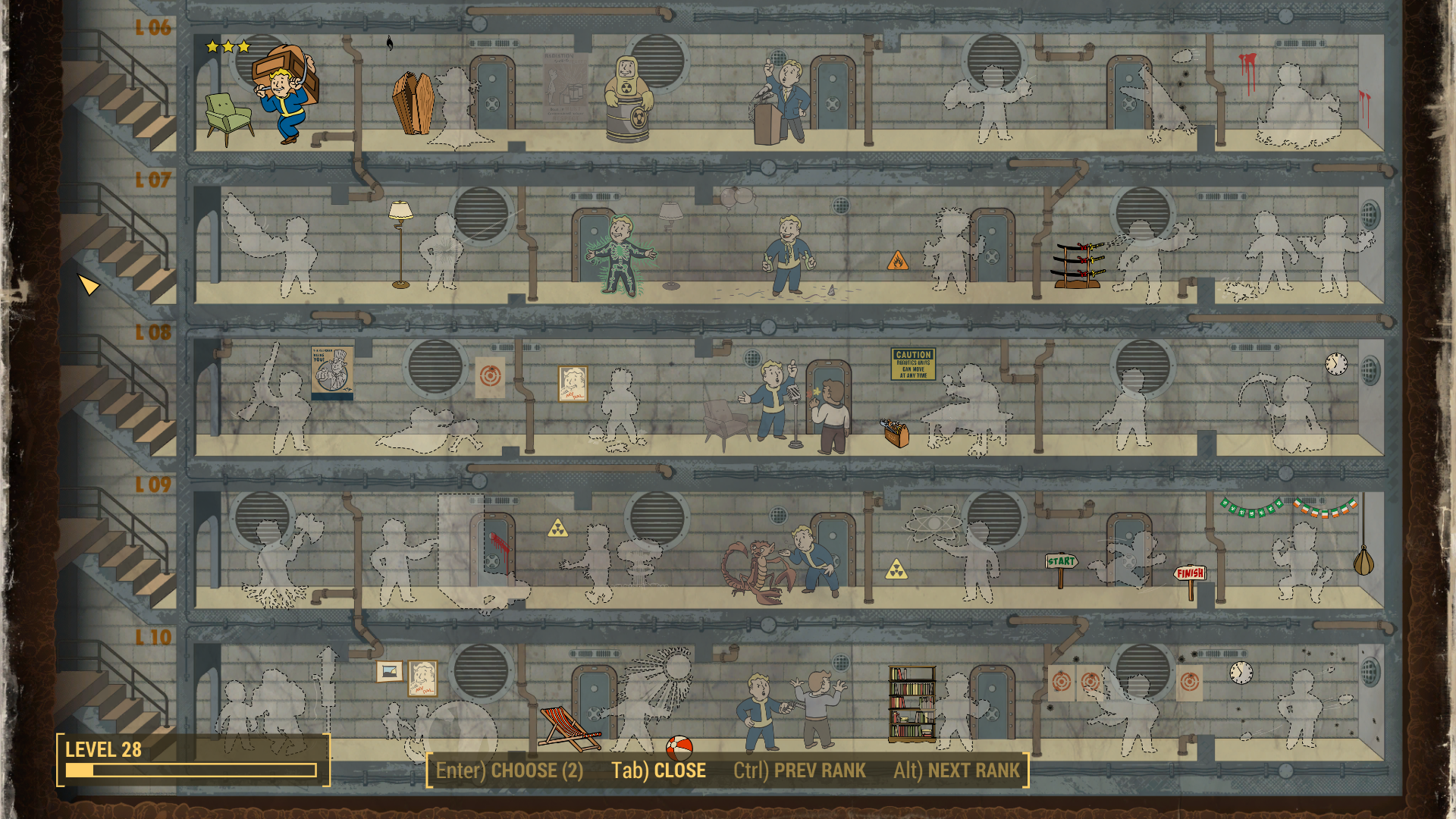The width and height of the screenshot is (1456, 819).
Task: Close the perk chart
Action: pyautogui.click(x=658, y=770)
